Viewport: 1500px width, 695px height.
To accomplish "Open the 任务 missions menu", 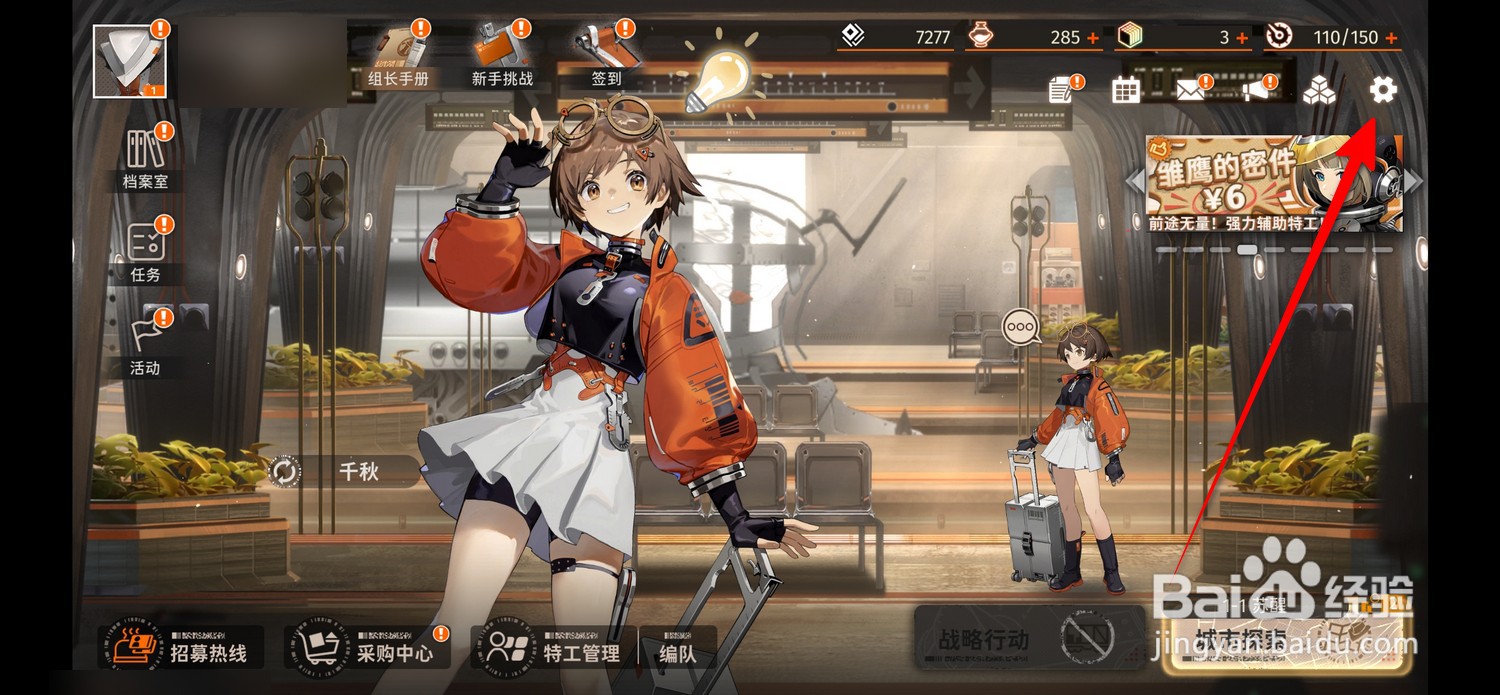I will 145,251.
